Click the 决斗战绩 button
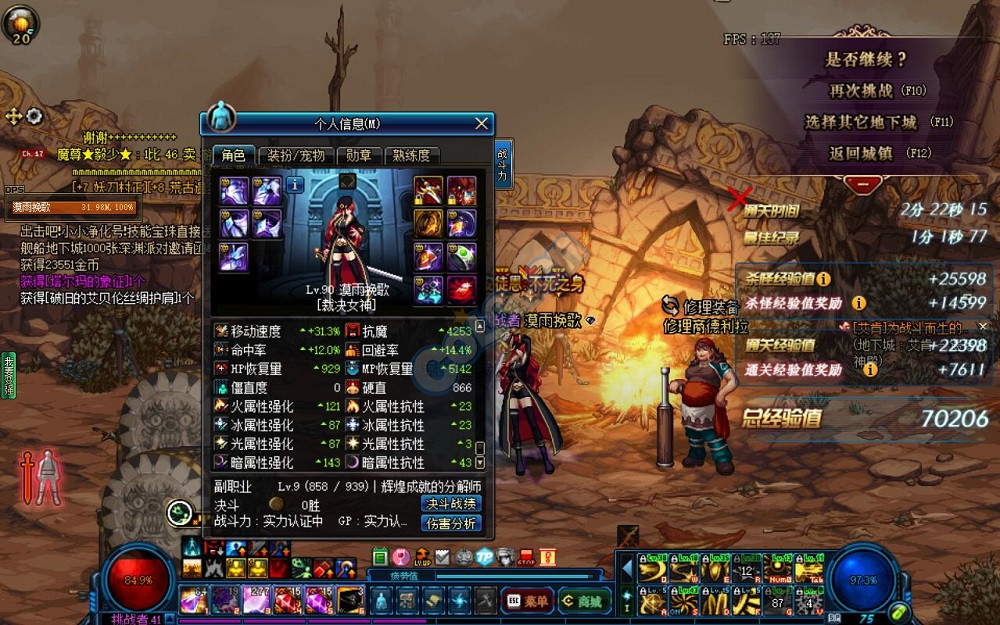 click(x=451, y=503)
